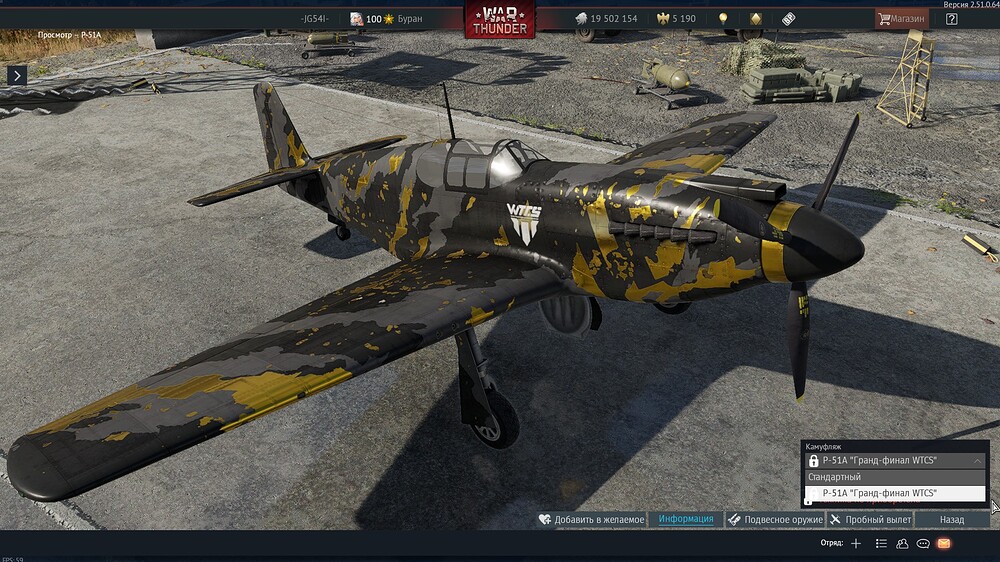
Task: Invite a squad member with plus icon
Action: click(x=855, y=543)
